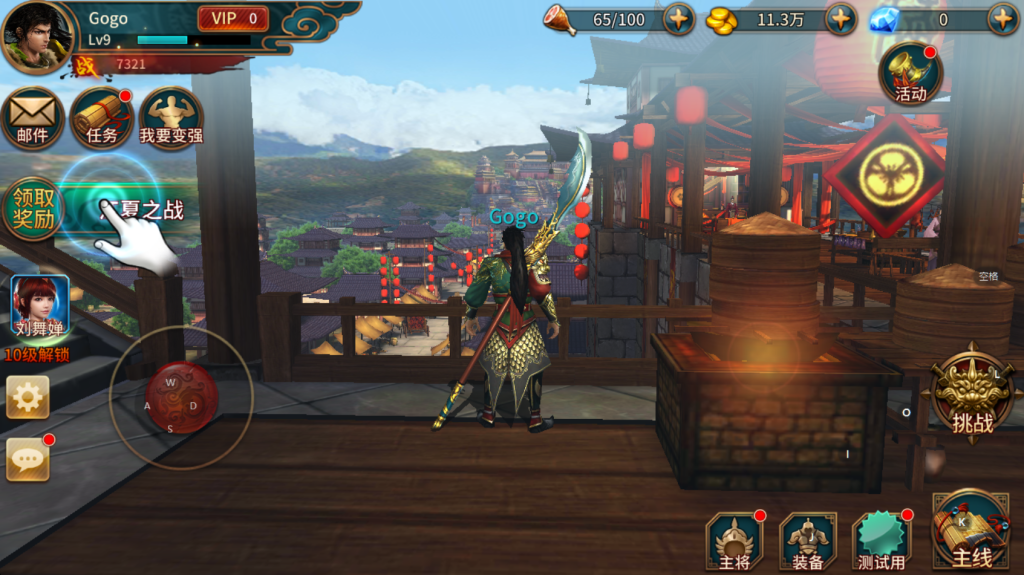Click the 测试用 test button
This screenshot has height=575, width=1024.
881,541
